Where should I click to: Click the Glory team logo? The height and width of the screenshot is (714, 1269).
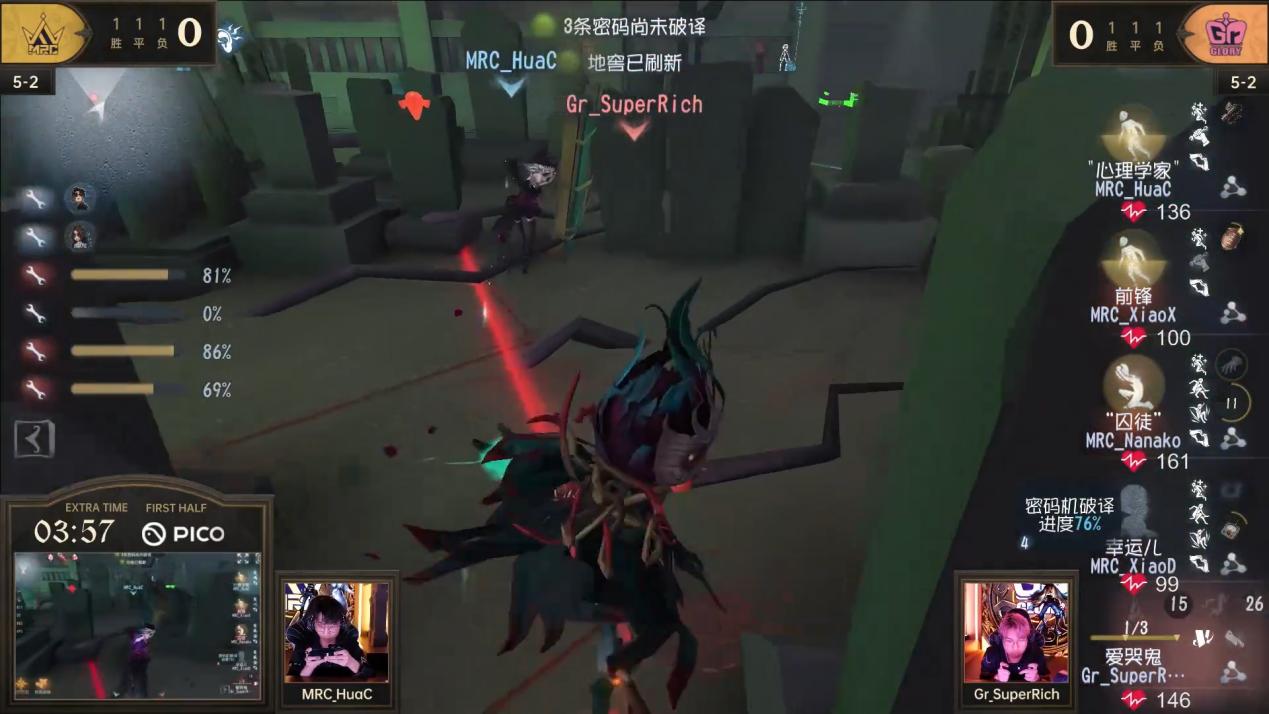pyautogui.click(x=1225, y=33)
